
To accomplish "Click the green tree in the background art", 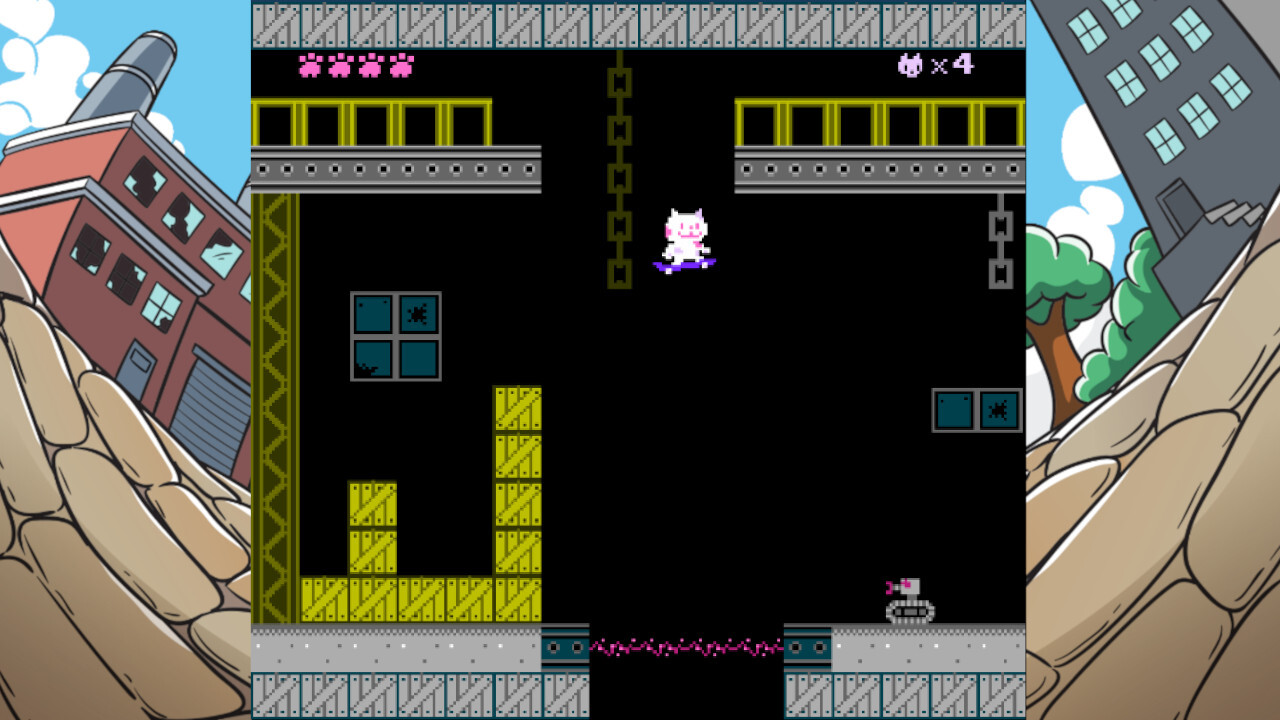I will pyautogui.click(x=1075, y=300).
